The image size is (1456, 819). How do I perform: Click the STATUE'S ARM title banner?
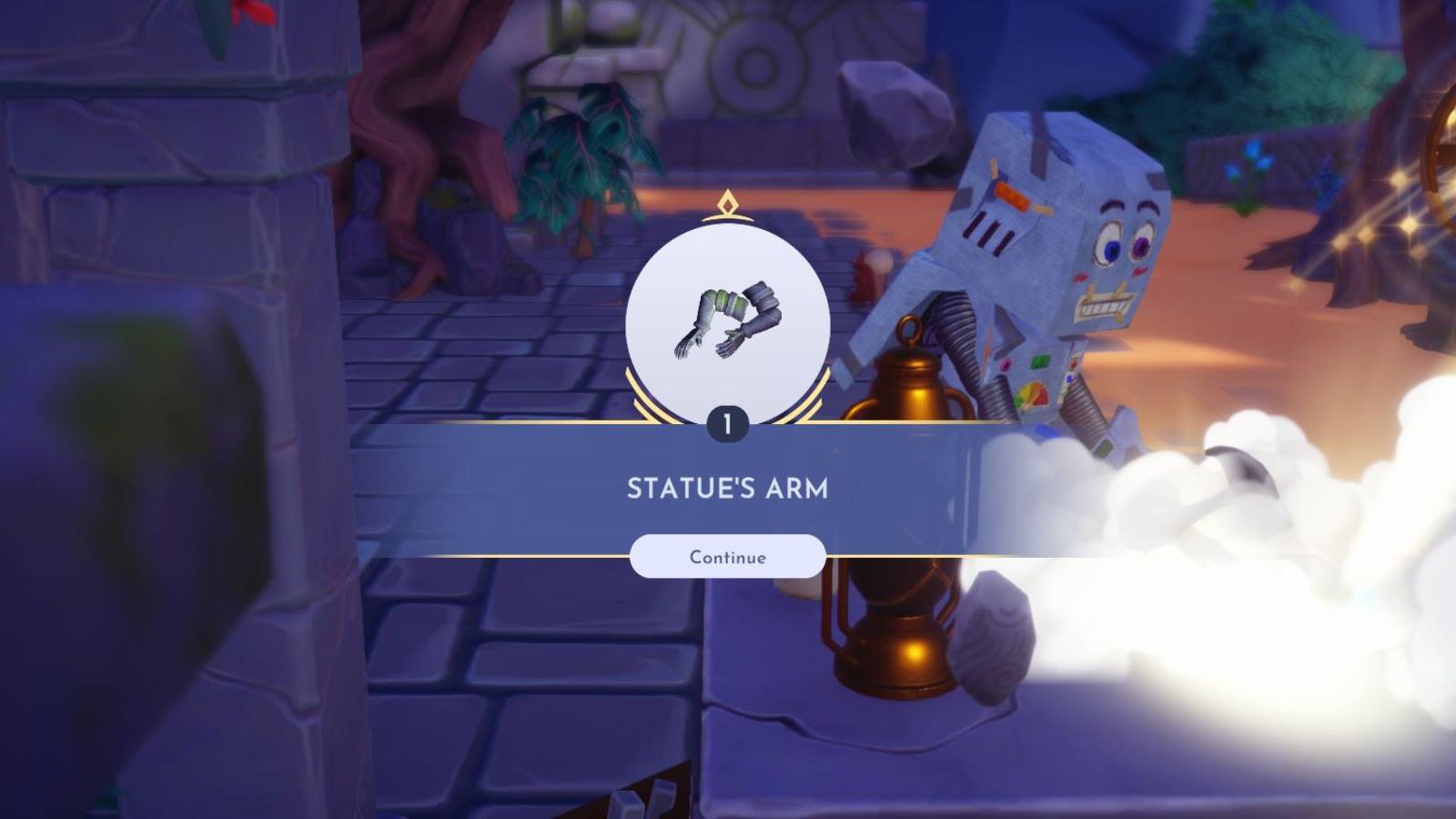coord(726,488)
